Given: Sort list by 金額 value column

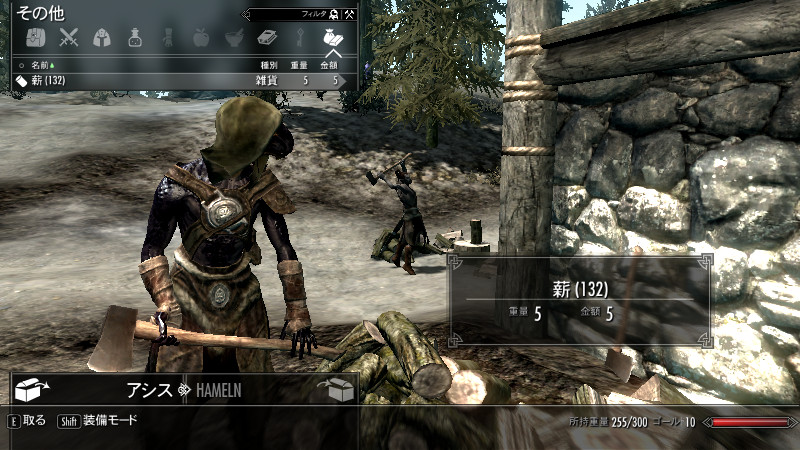Looking at the screenshot, I should coord(329,65).
